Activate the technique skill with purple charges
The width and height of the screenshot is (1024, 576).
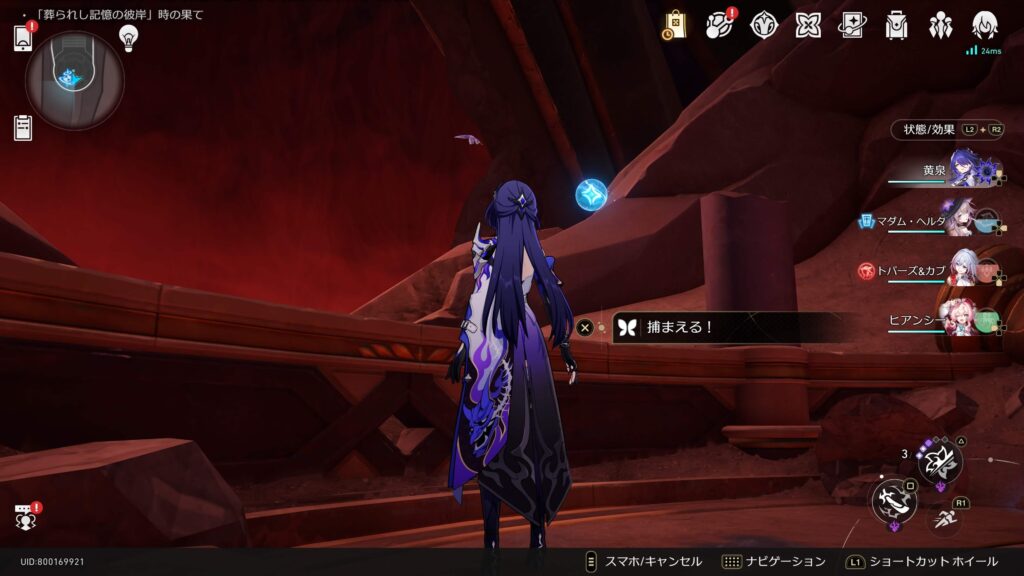click(x=940, y=461)
